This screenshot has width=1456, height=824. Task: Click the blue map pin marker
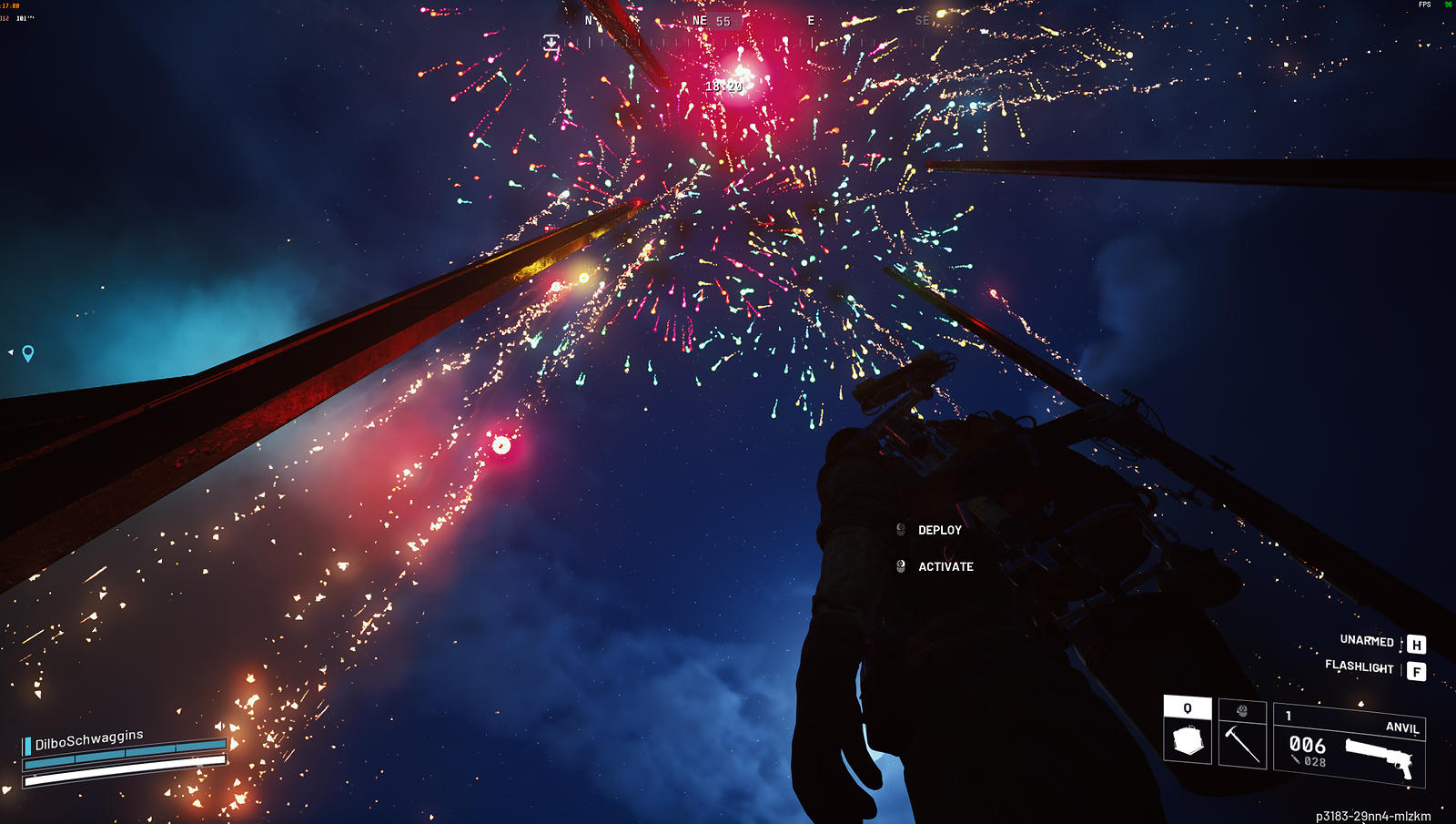click(28, 353)
